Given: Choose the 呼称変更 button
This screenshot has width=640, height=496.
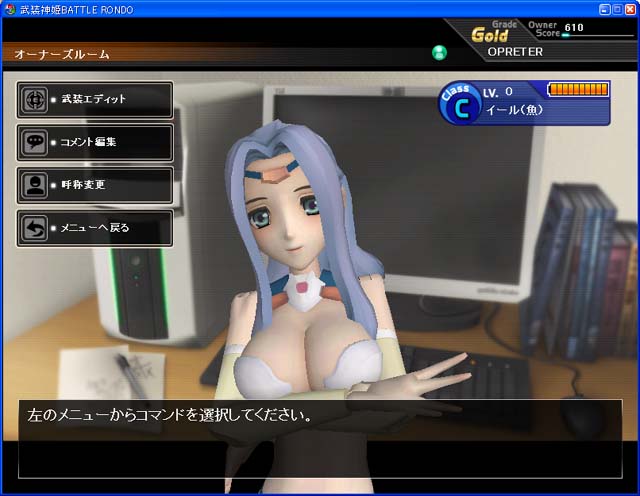Looking at the screenshot, I should click(x=96, y=185).
